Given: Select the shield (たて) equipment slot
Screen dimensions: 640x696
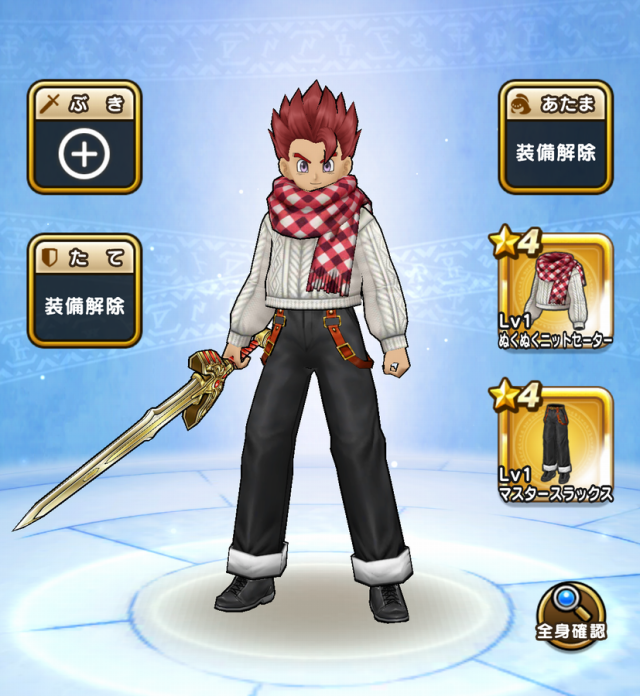Looking at the screenshot, I should 84,291.
